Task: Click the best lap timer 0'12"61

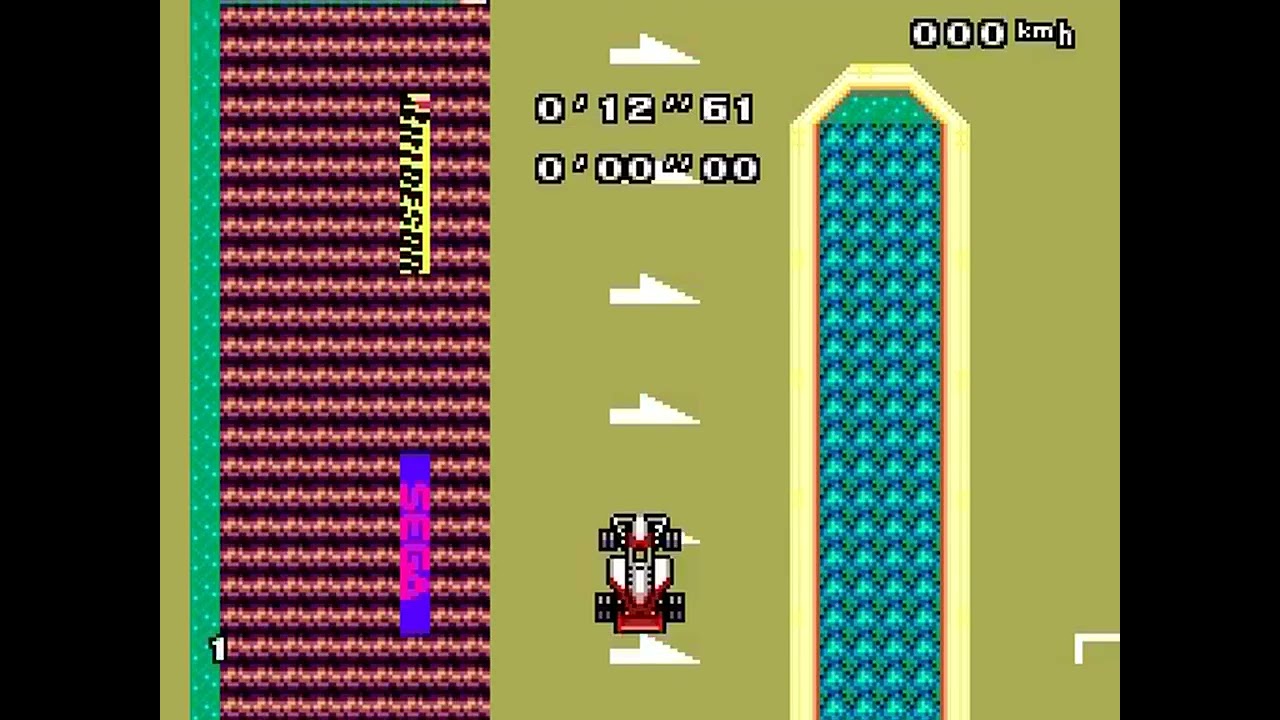Action: 643,109
